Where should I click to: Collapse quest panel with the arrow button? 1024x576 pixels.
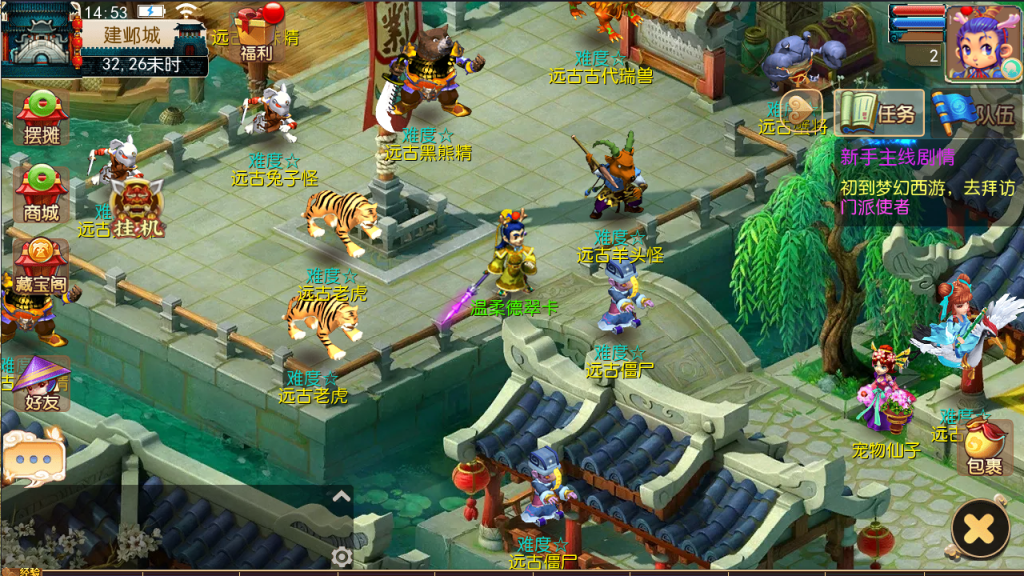[x=802, y=109]
